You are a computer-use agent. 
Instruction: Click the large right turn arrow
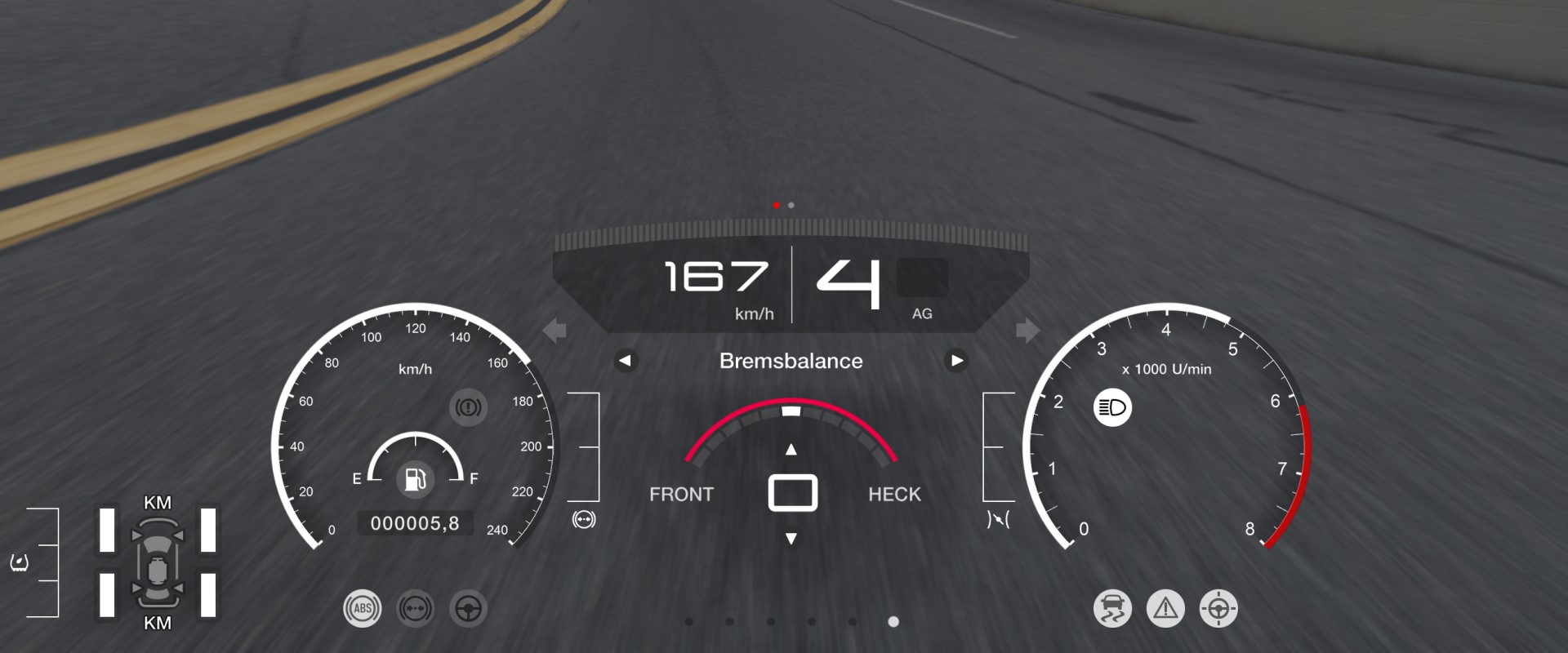pyautogui.click(x=1027, y=331)
